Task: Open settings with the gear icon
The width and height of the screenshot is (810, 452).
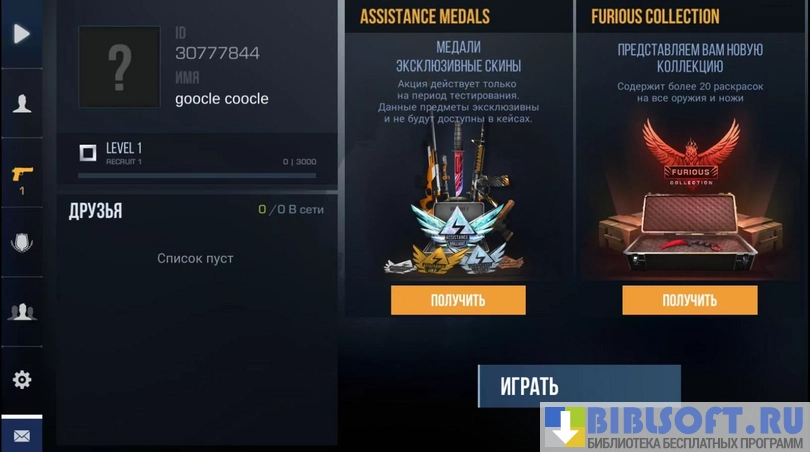Action: [21, 380]
